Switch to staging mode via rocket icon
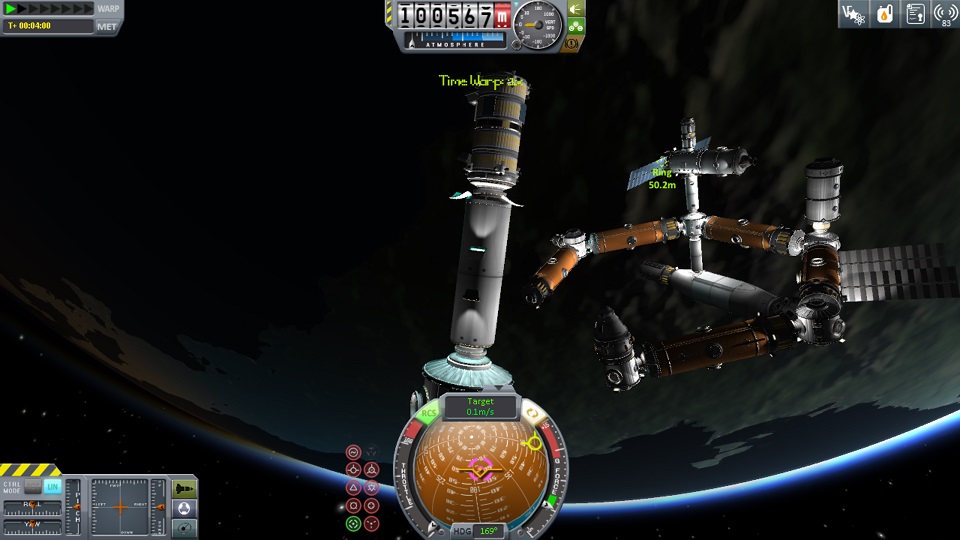 click(x=185, y=488)
